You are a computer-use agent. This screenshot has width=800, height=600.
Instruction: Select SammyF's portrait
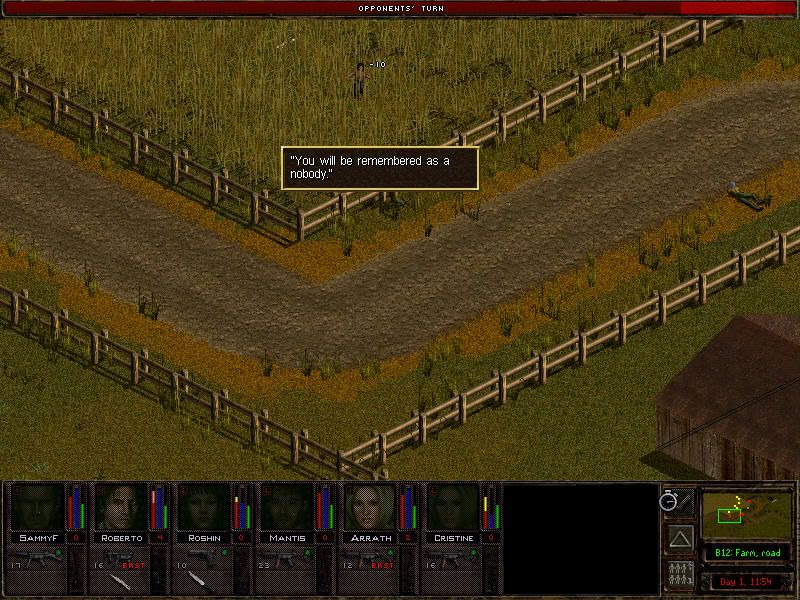pos(37,507)
